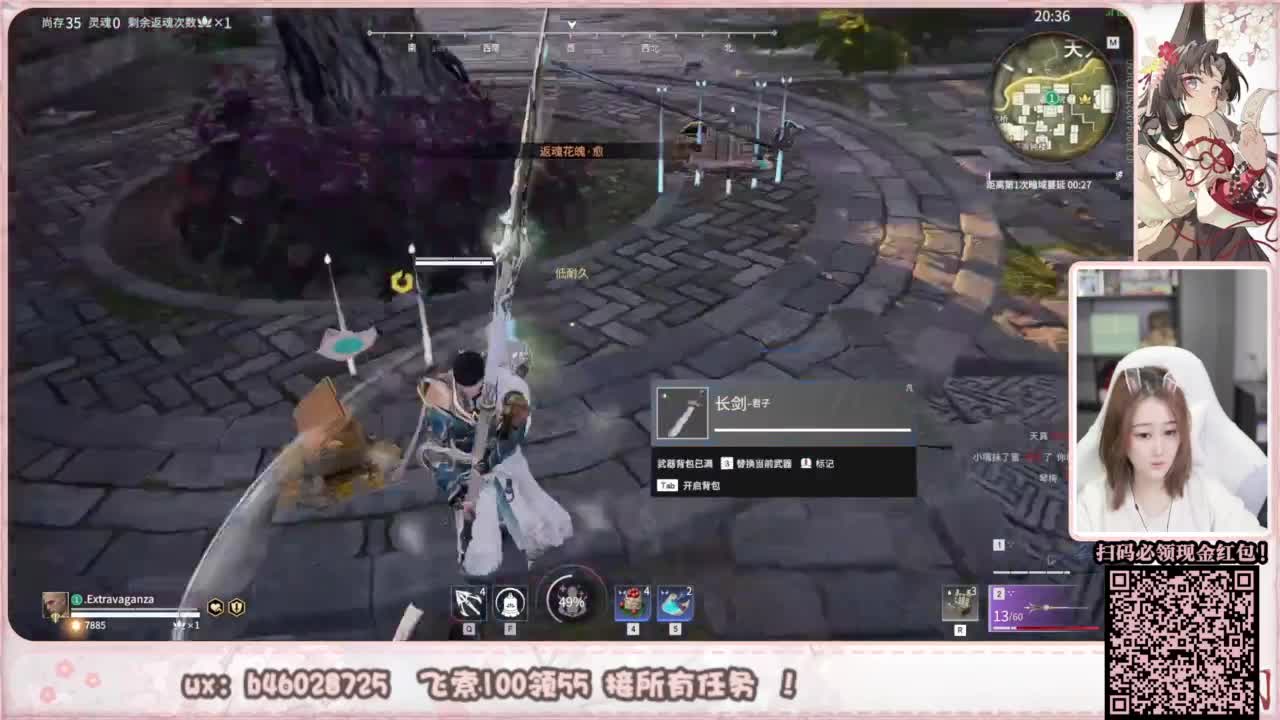Click the armor item bound to R

[959, 602]
